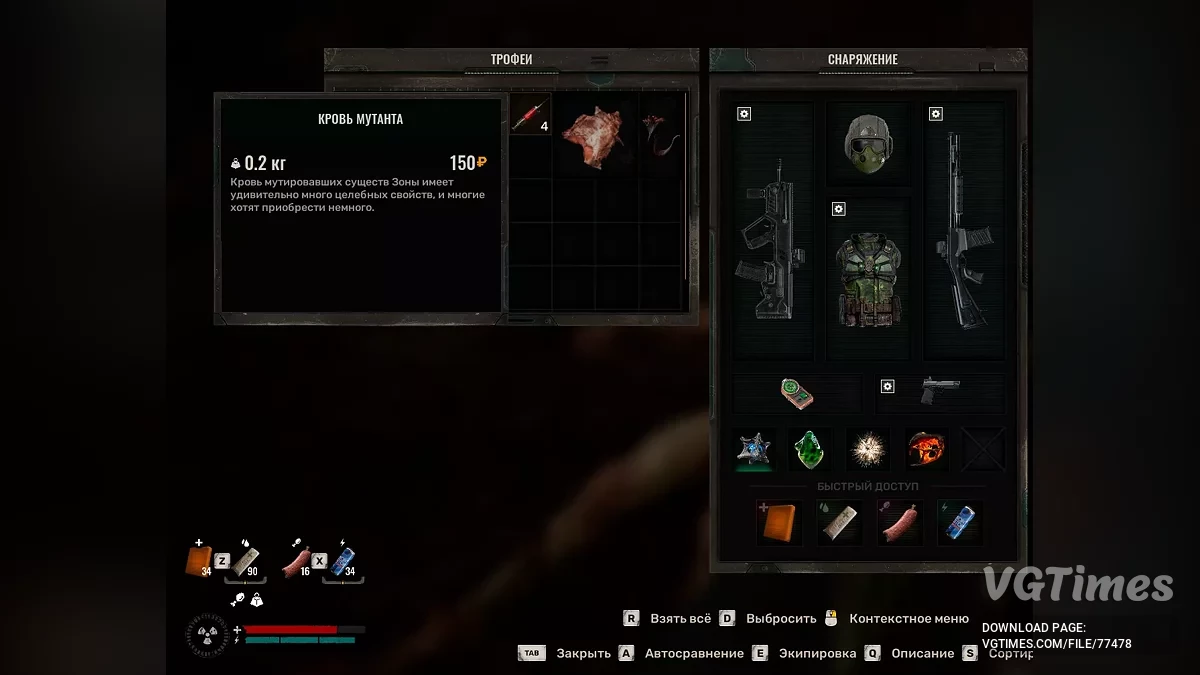The width and height of the screenshot is (1200, 675).
Task: Choose the helmet with gas mask slot
Action: (867, 143)
